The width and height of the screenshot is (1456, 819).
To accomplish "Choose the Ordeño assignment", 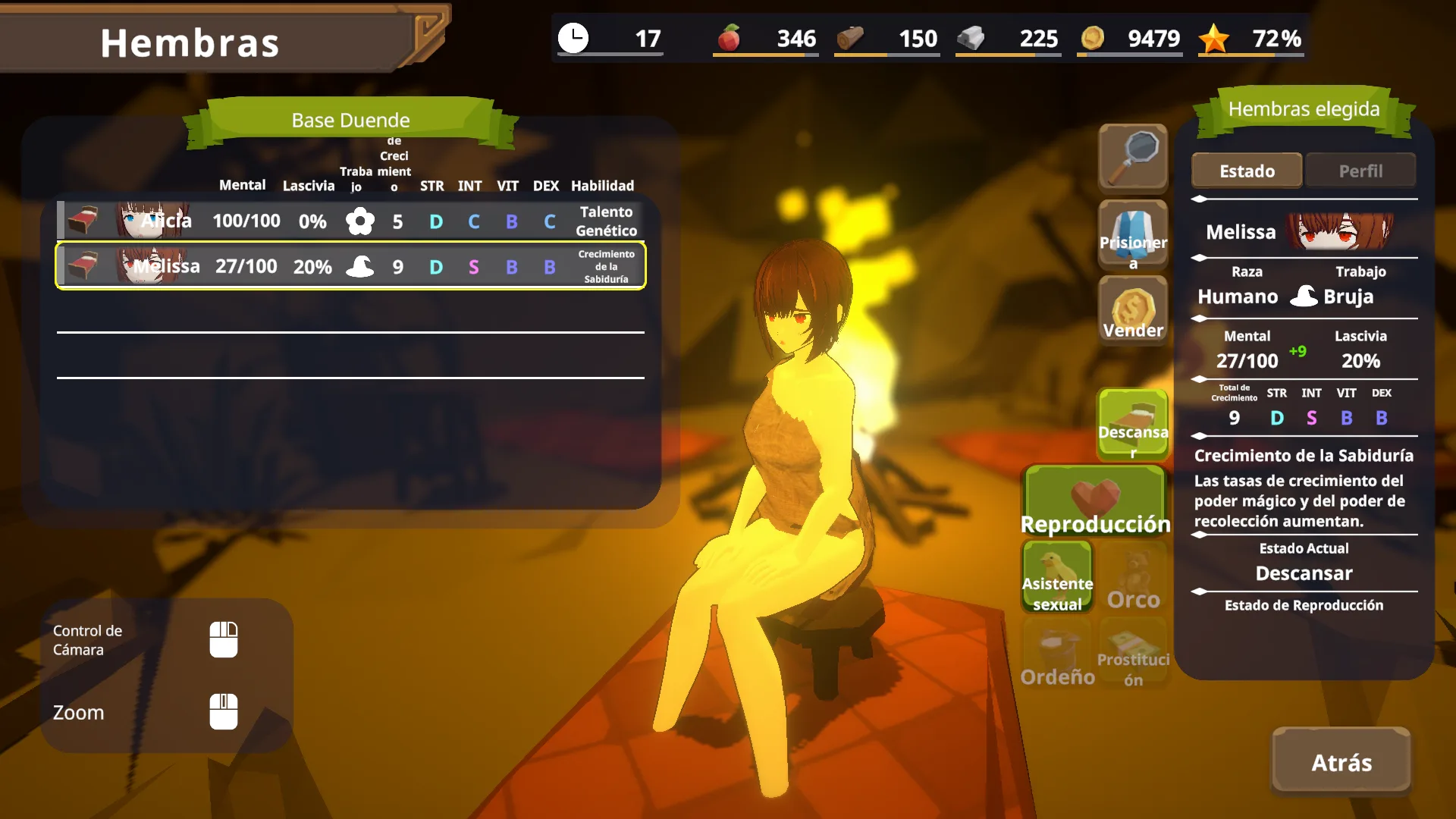I will pos(1057,654).
